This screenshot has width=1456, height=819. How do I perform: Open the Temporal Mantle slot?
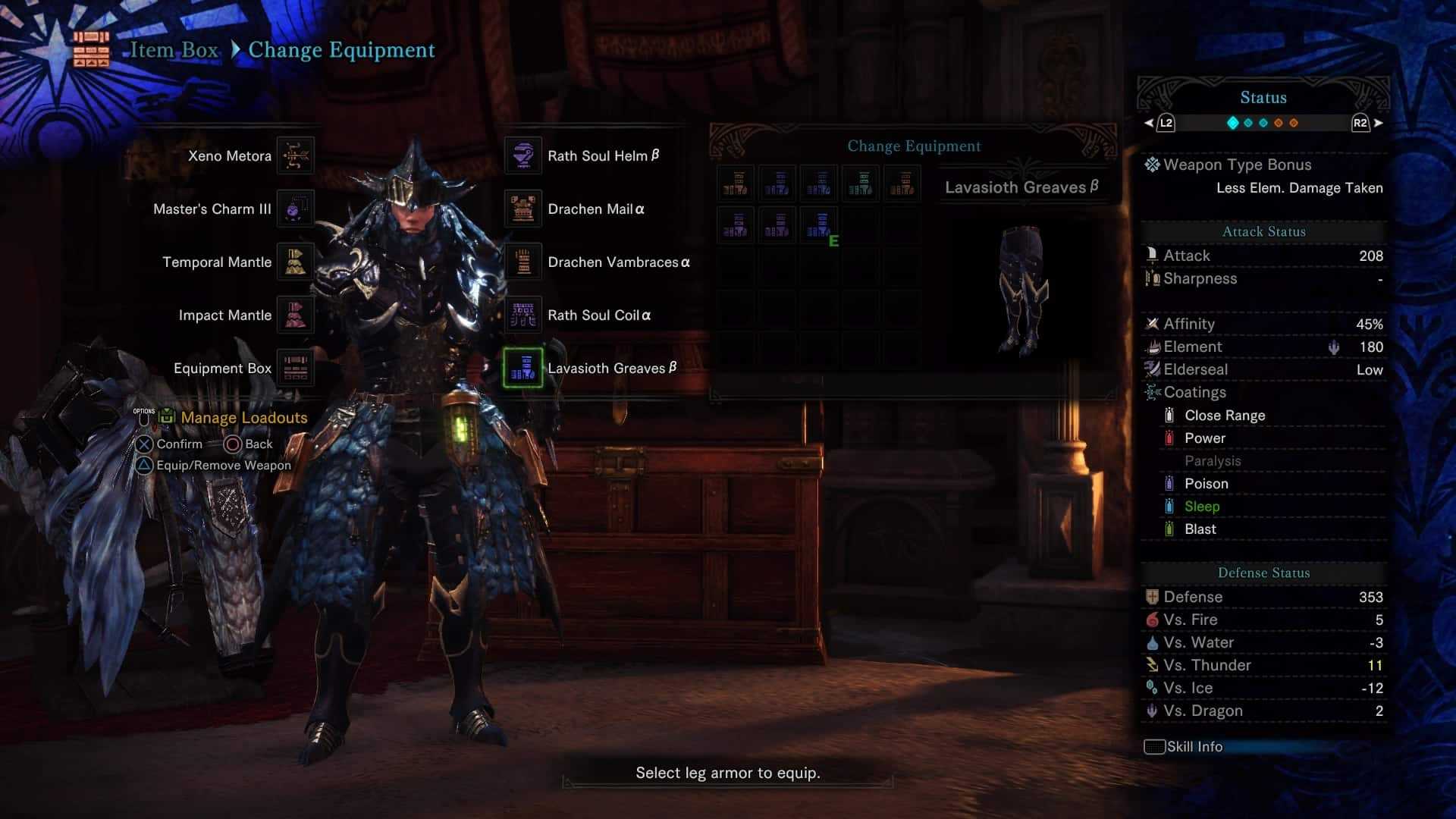point(295,262)
